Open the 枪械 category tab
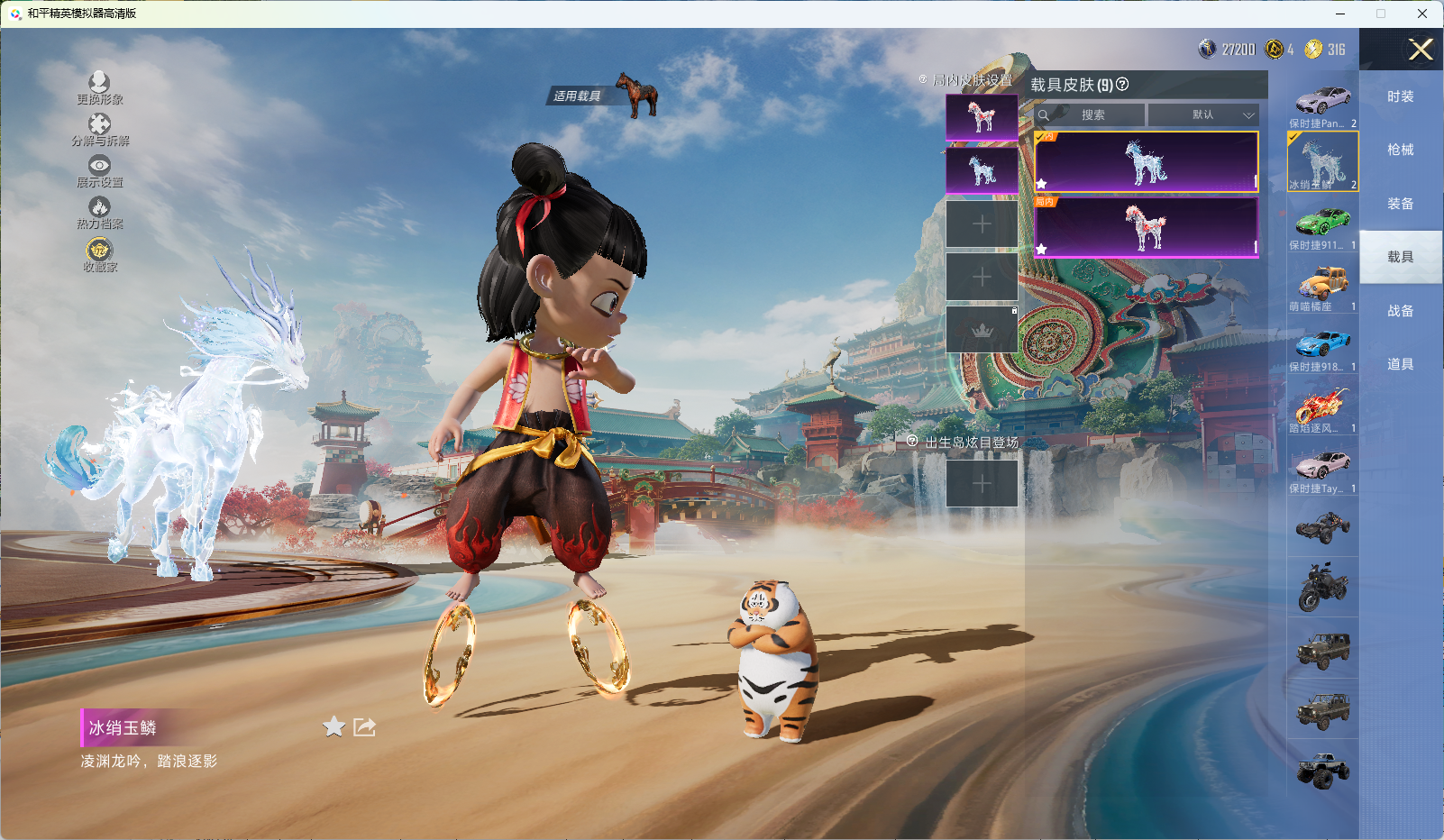This screenshot has height=840, width=1444. (1400, 150)
